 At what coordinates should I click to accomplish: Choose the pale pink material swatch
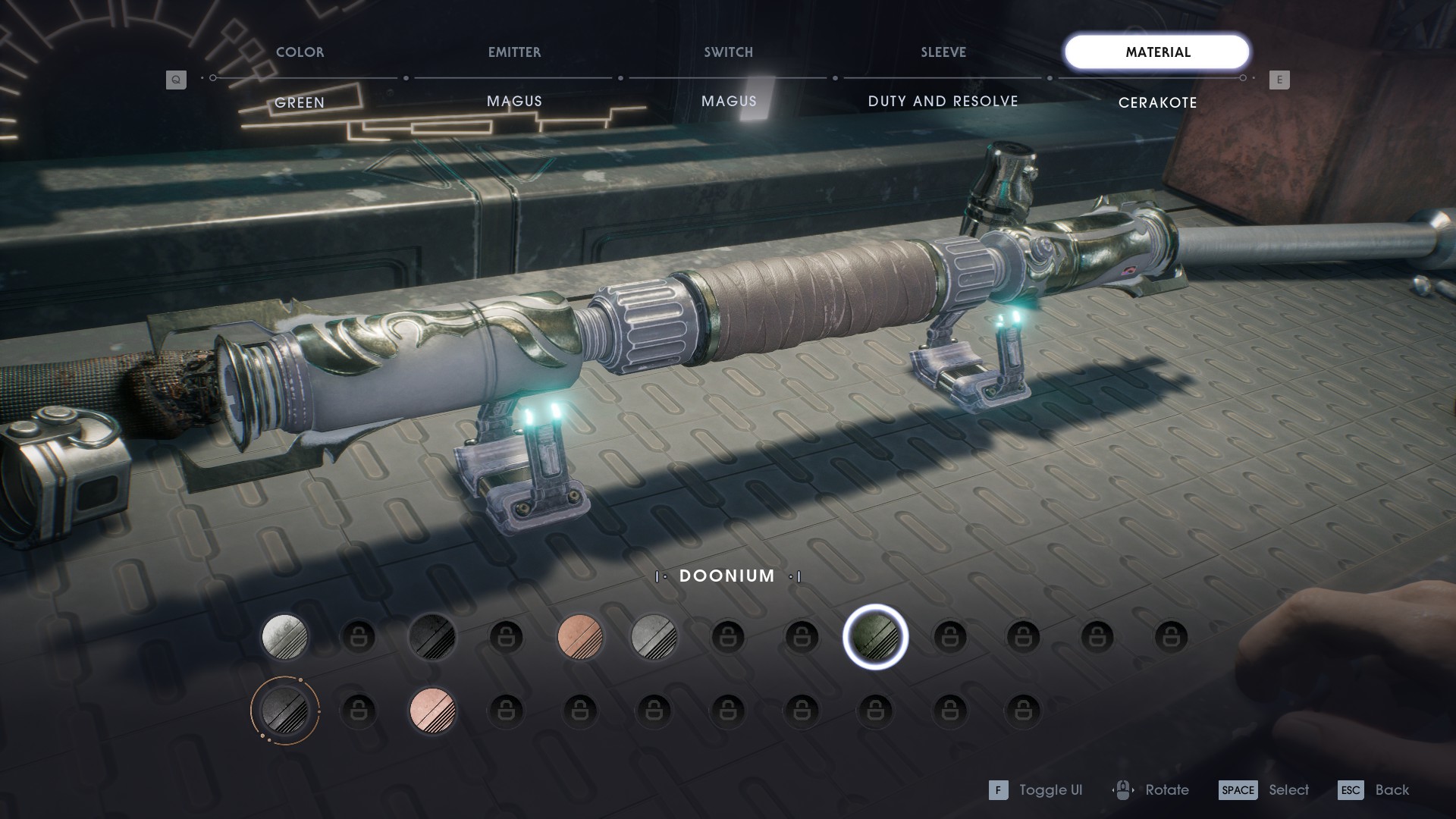click(x=432, y=711)
